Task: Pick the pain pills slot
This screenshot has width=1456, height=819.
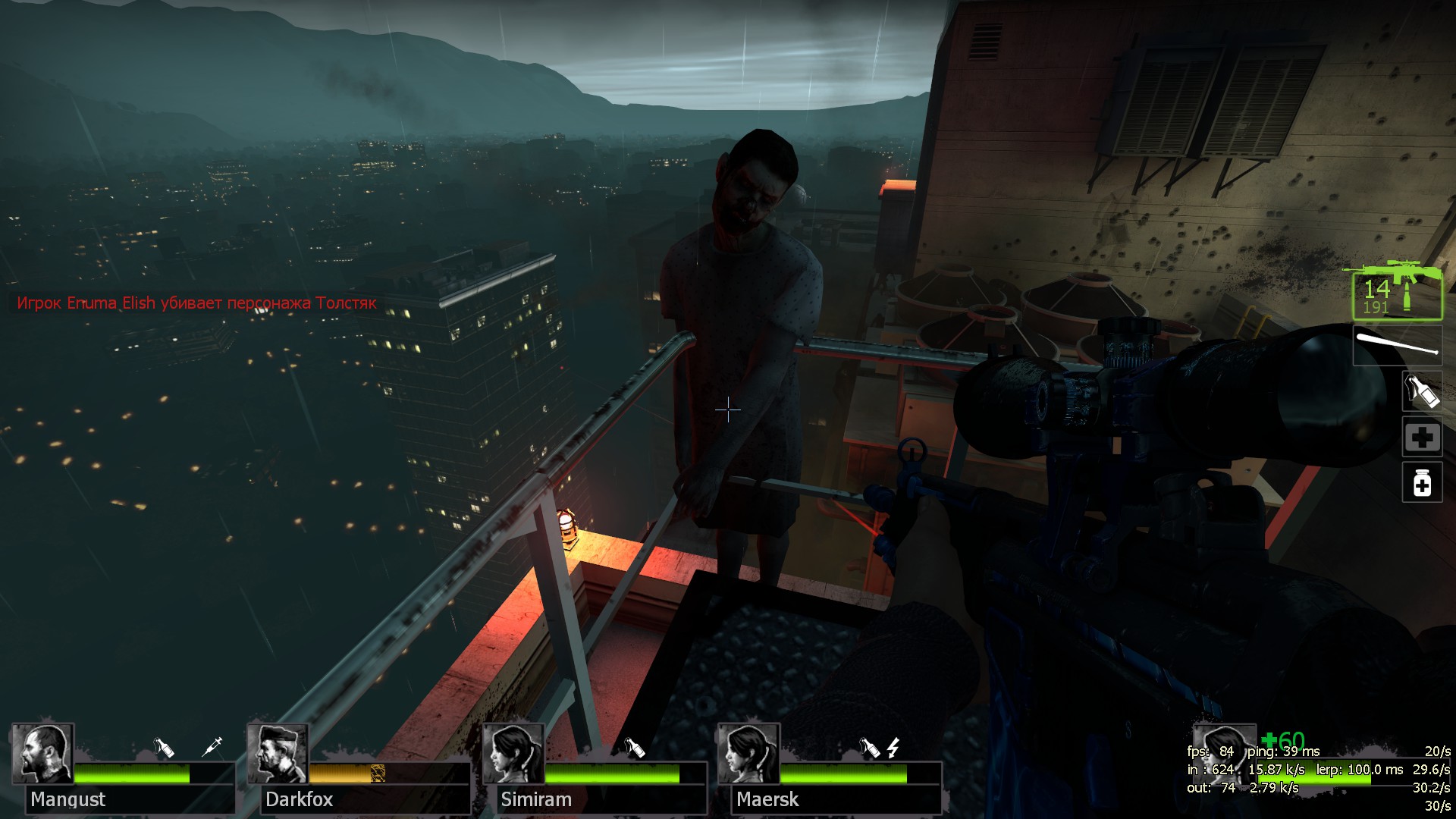Action: [1422, 483]
